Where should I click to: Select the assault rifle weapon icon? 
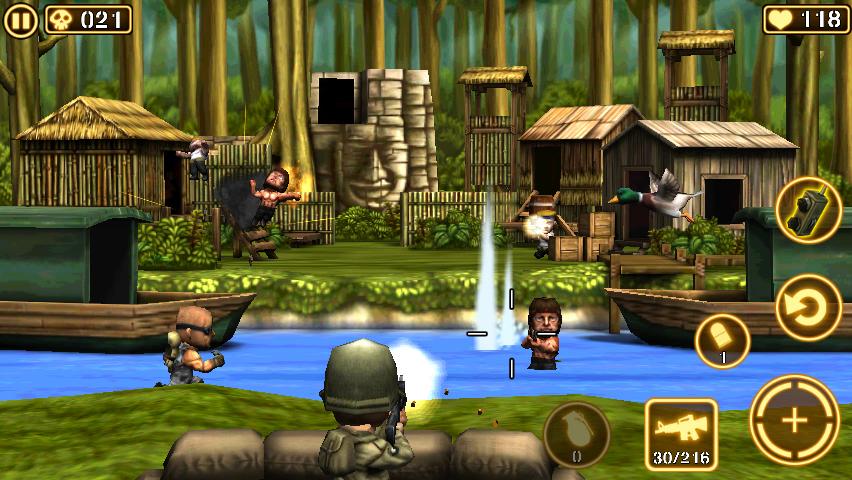(x=680, y=434)
